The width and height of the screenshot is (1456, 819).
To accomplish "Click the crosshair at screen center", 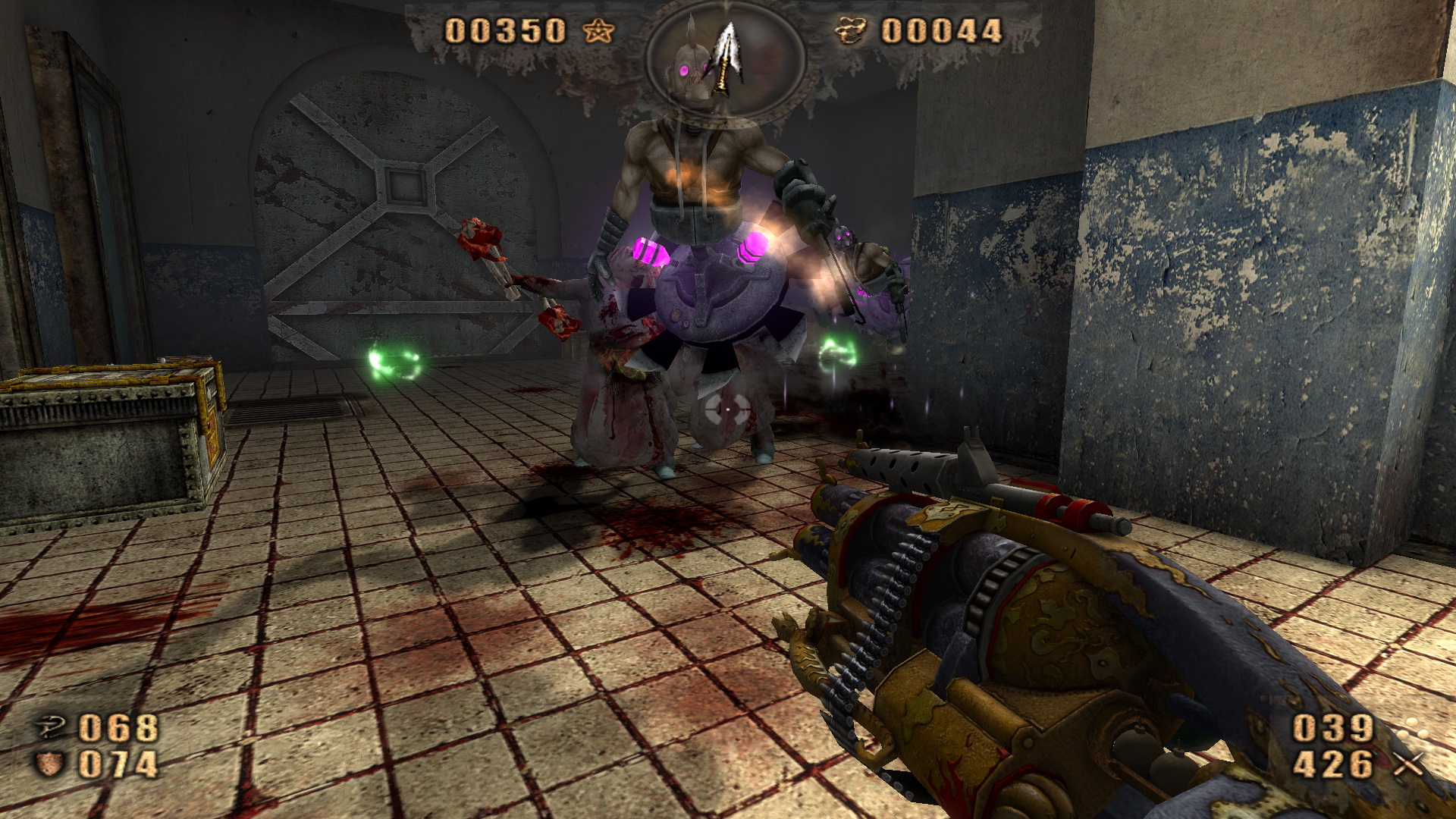I will point(728,409).
